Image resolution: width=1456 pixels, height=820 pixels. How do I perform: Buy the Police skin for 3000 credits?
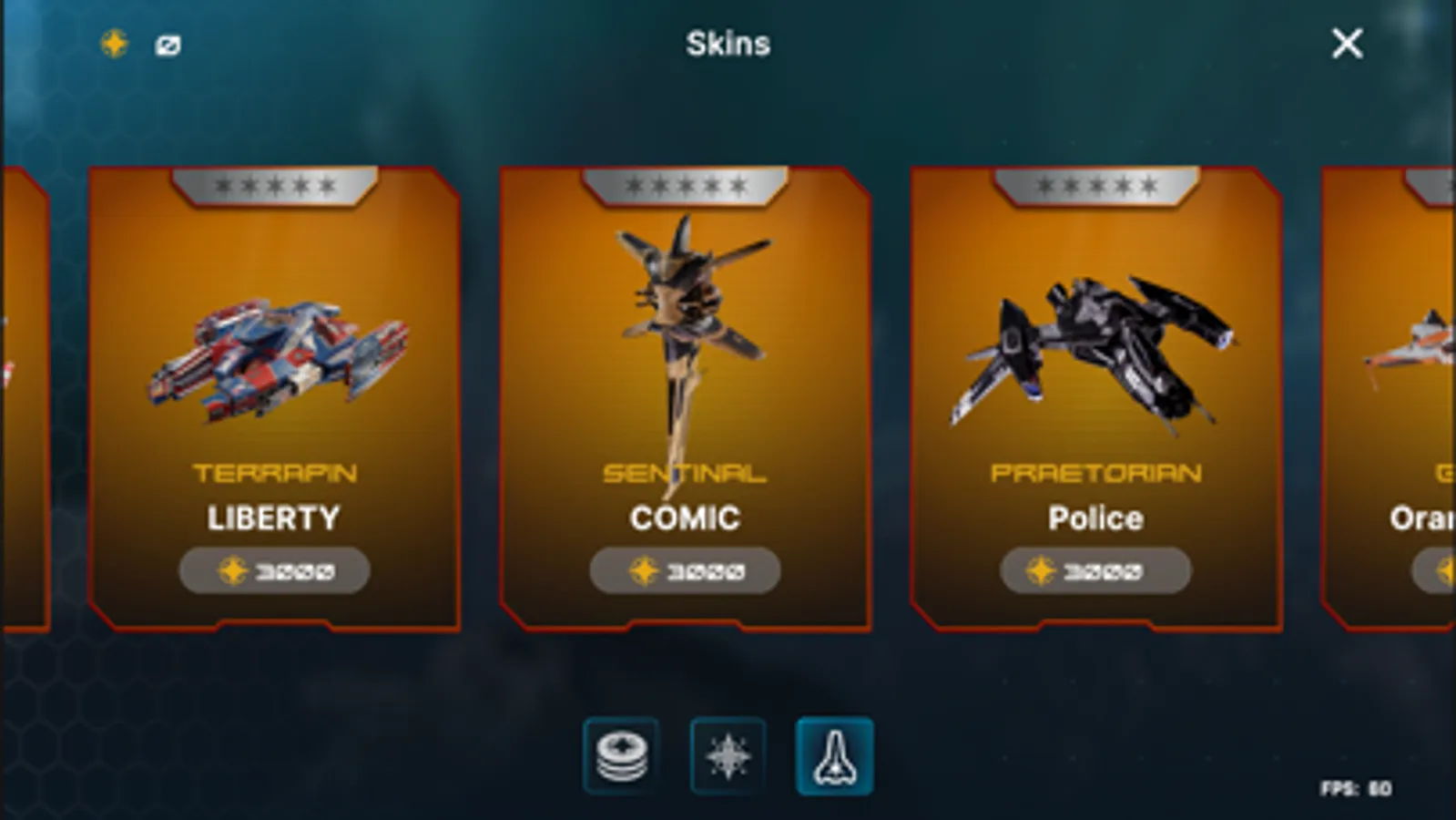1094,570
